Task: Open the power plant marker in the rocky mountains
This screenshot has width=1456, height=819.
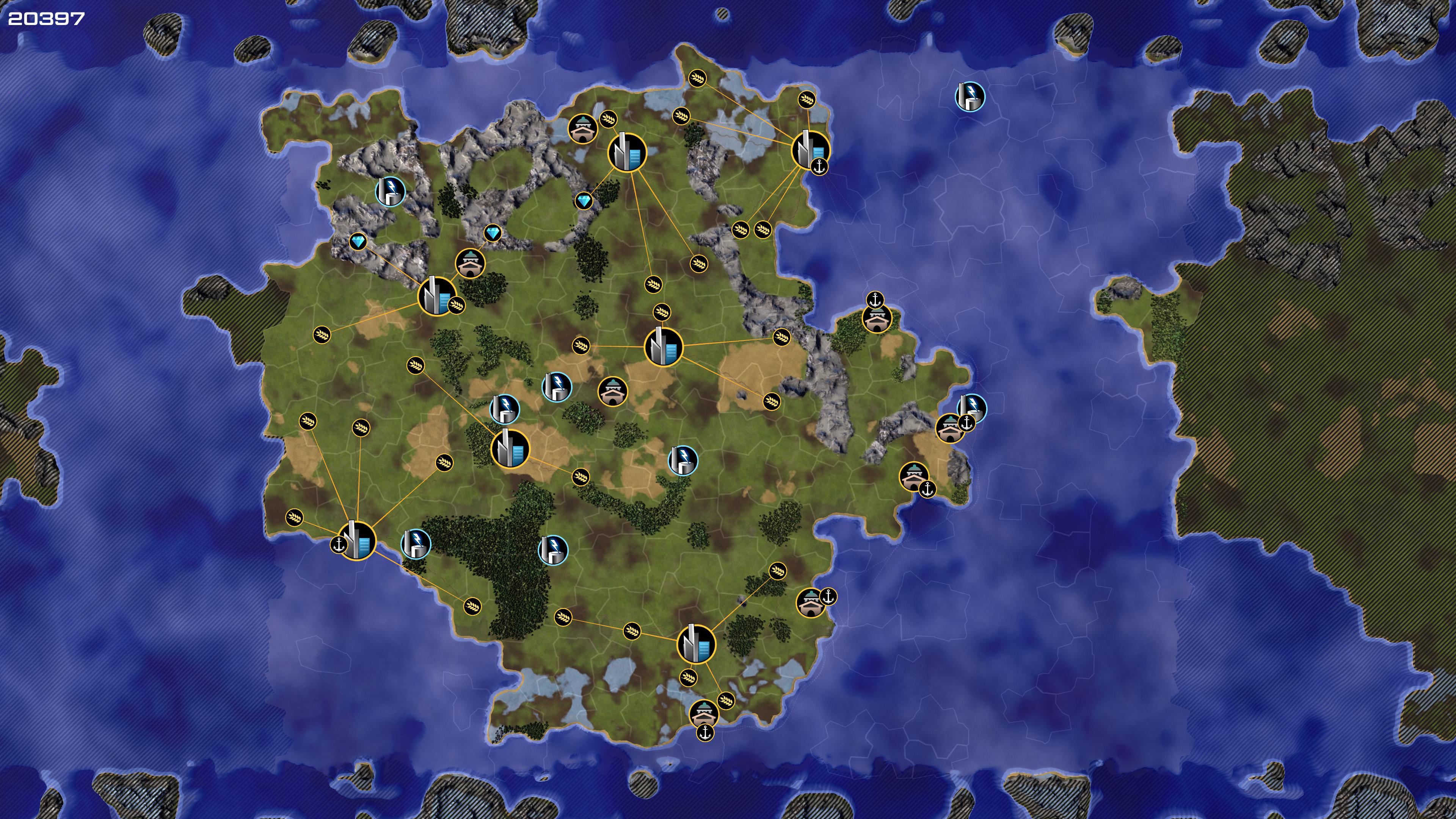Action: [390, 191]
